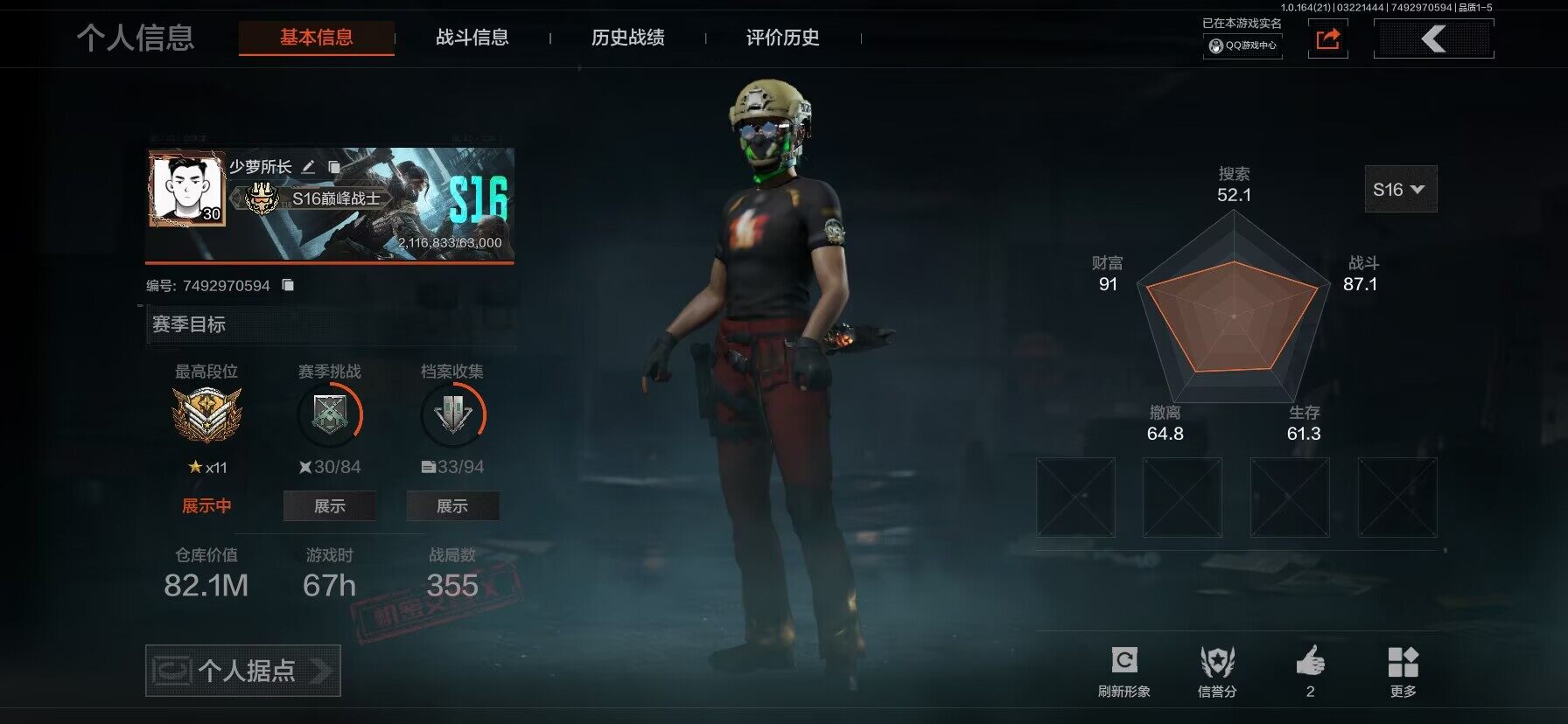This screenshot has width=1568, height=724.
Task: Switch to the 战斗信息 tab
Action: click(472, 38)
